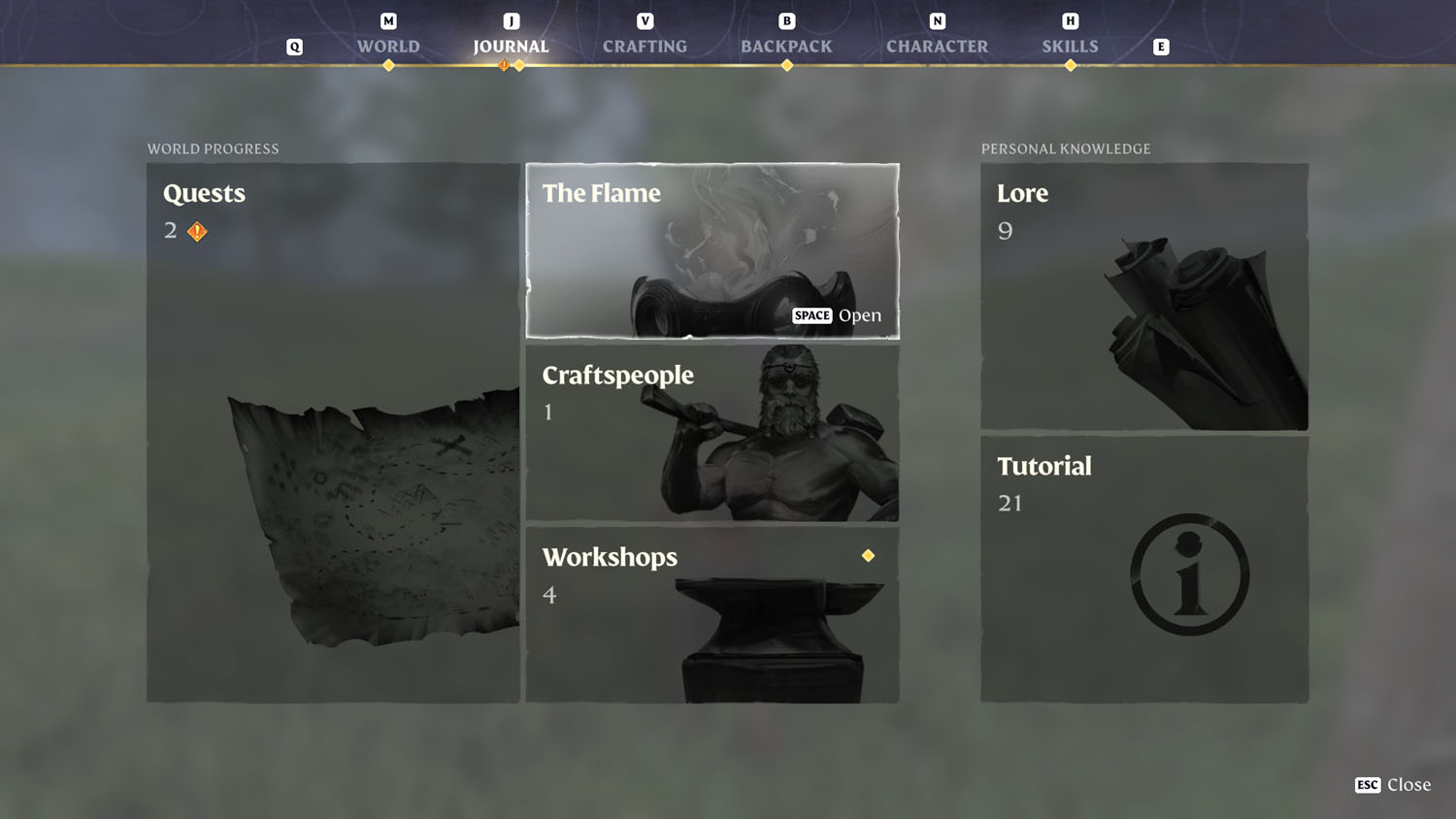Open the Skills tab
The height and width of the screenshot is (819, 1456).
[x=1070, y=46]
